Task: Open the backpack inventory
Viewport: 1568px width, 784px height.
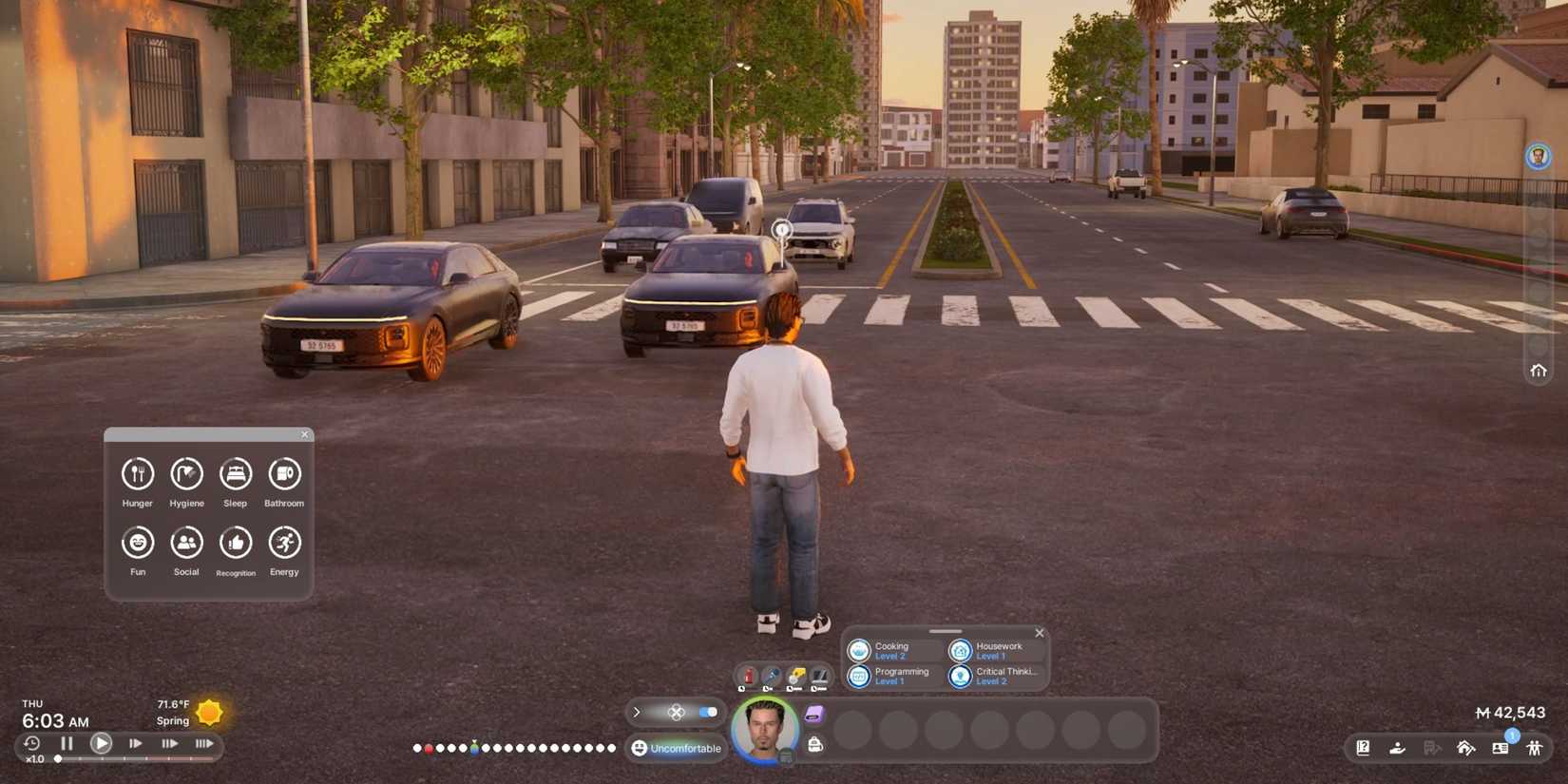Action: pos(815,745)
